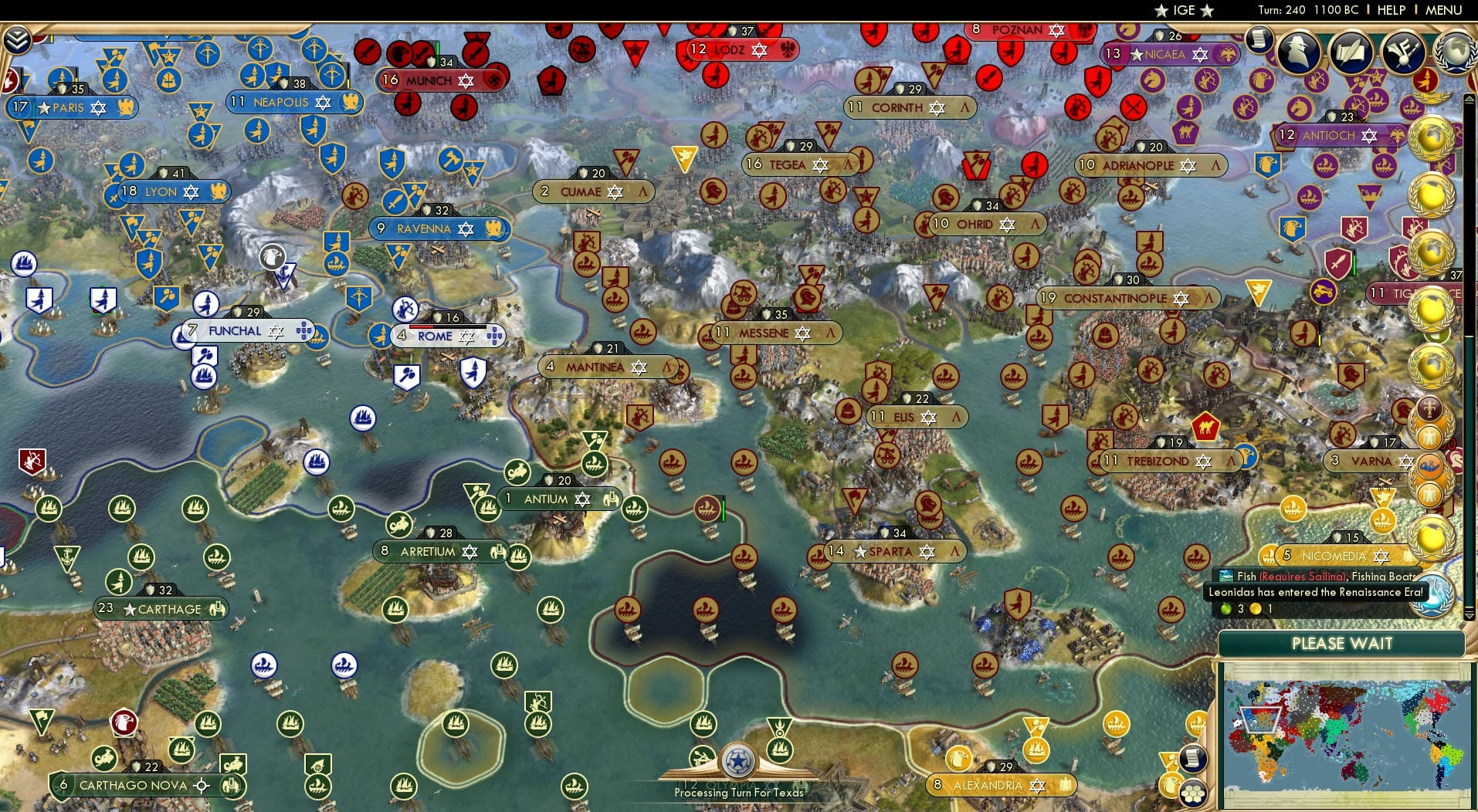The height and width of the screenshot is (812, 1478).
Task: Open the Espionage overview spy icon
Action: click(1298, 51)
